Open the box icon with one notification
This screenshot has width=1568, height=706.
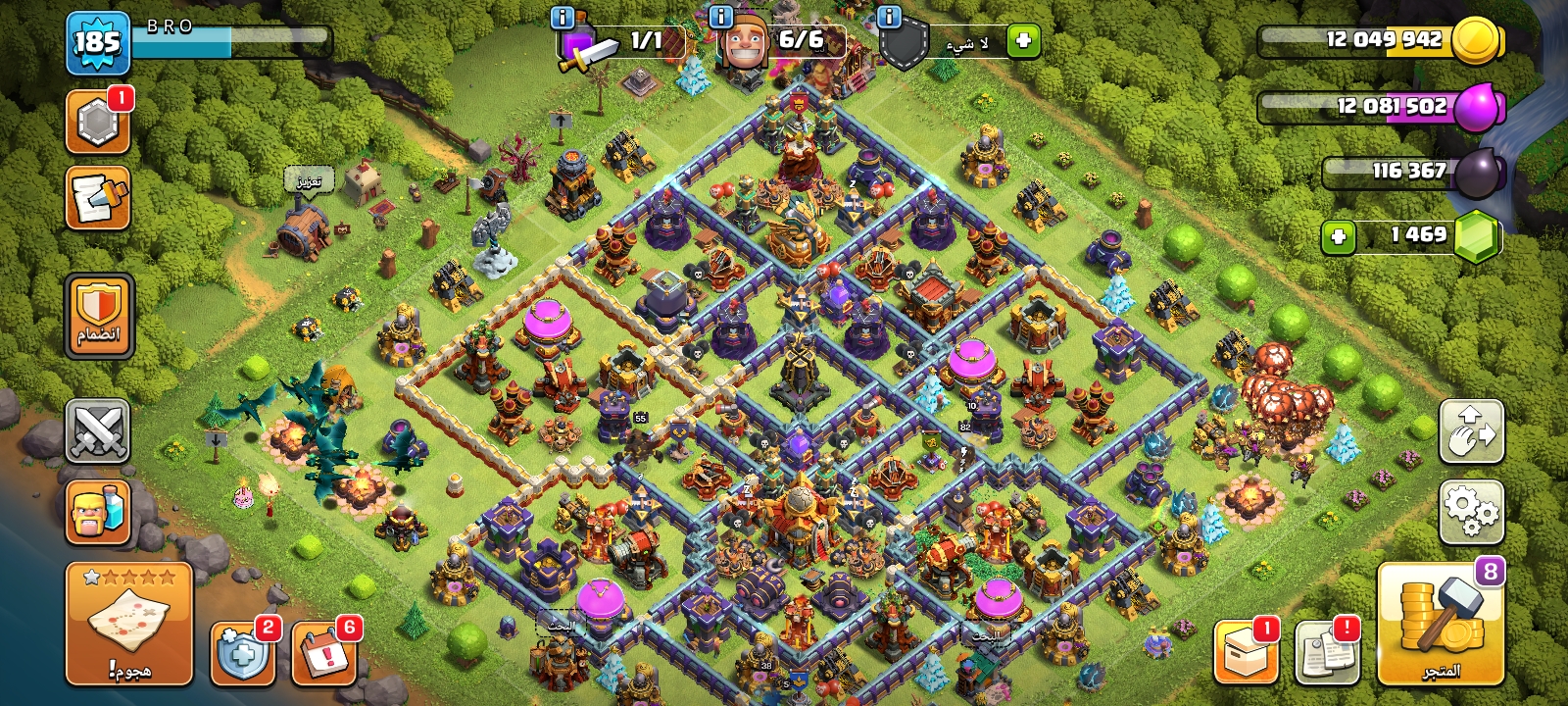pos(1246,651)
